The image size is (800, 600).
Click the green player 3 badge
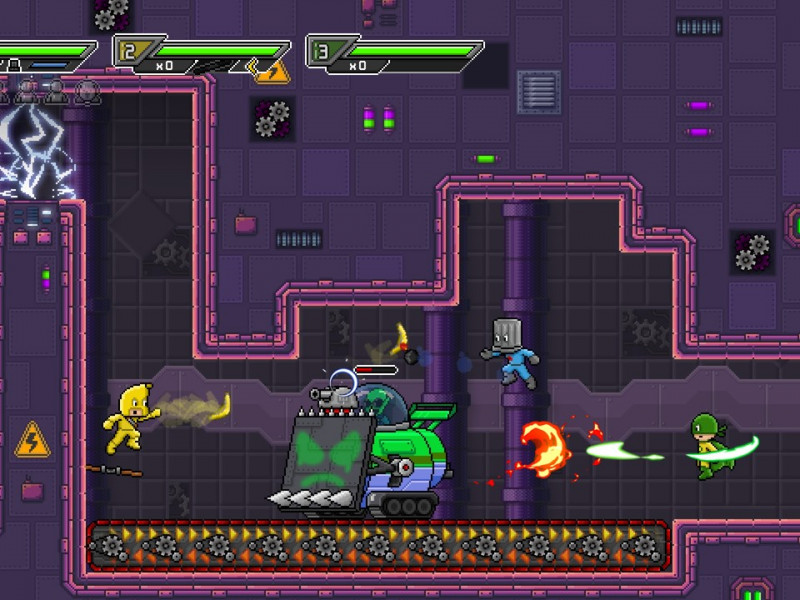pos(319,50)
